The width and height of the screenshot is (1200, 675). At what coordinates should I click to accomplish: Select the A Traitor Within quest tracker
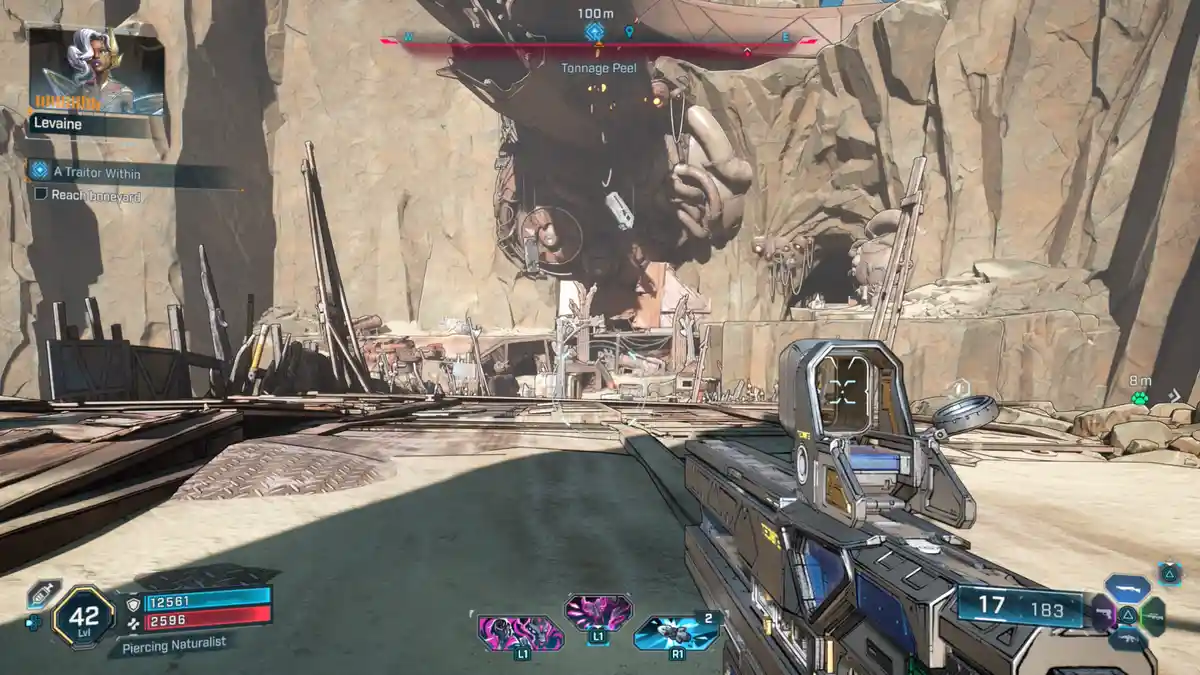pyautogui.click(x=96, y=172)
